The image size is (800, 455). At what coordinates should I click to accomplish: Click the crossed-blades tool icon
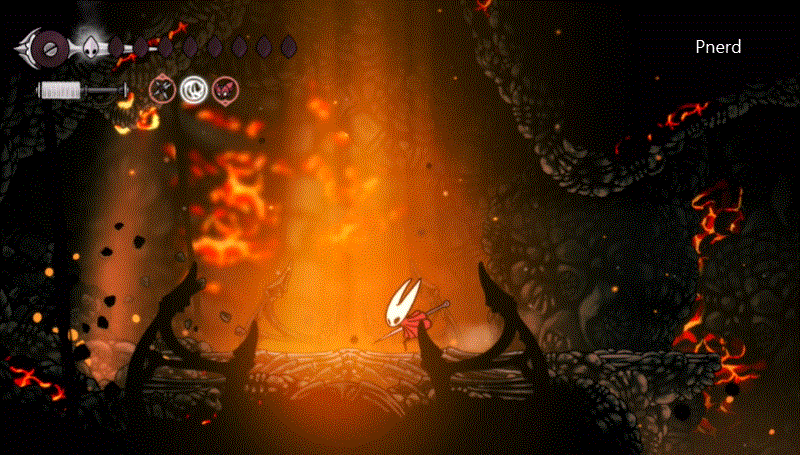tap(161, 91)
